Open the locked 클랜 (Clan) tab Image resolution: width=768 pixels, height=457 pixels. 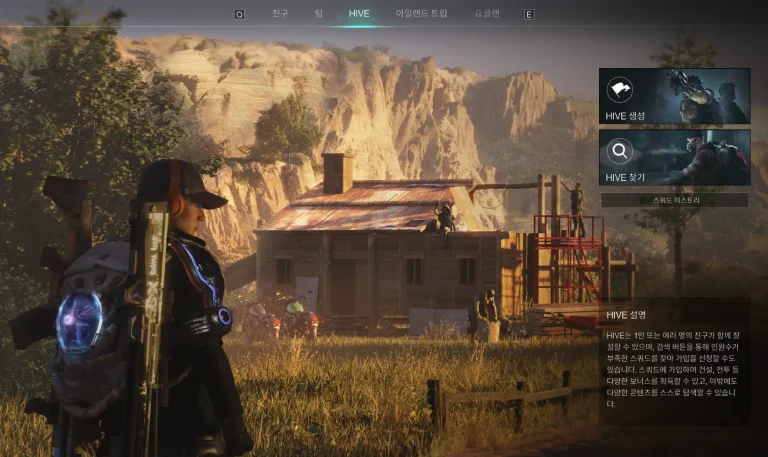(x=488, y=14)
